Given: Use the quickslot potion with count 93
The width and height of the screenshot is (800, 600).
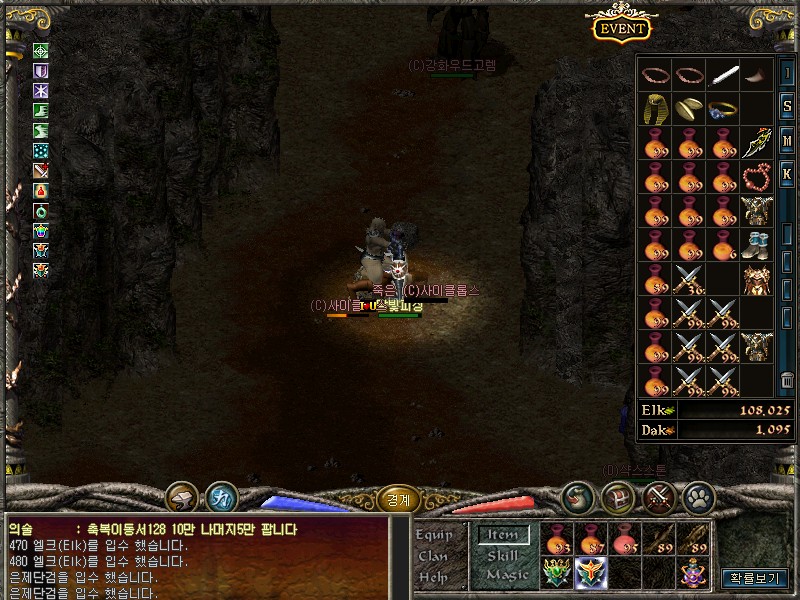Looking at the screenshot, I should point(559,540).
